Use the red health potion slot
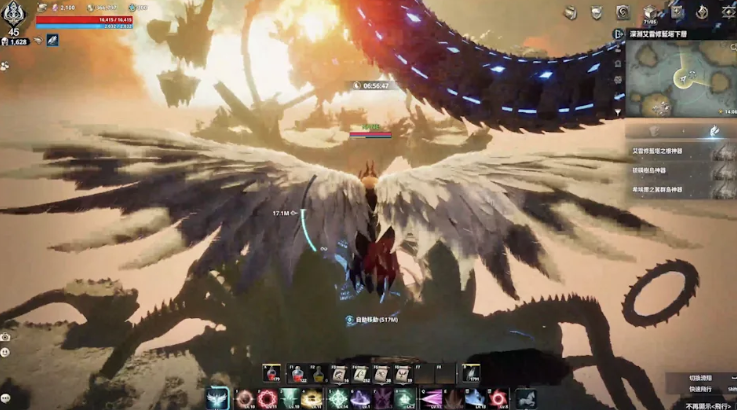This screenshot has height=410, width=737. pos(270,374)
